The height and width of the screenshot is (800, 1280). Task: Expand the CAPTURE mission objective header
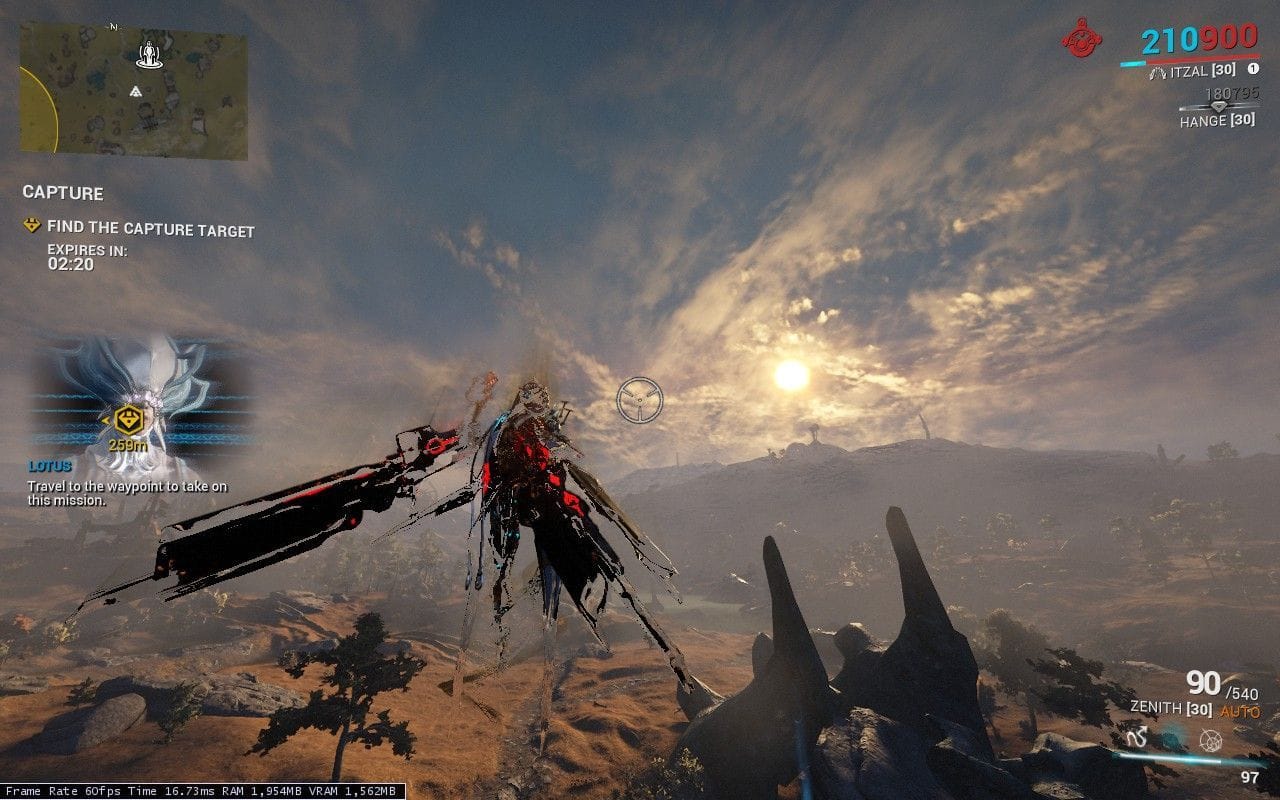click(x=64, y=194)
